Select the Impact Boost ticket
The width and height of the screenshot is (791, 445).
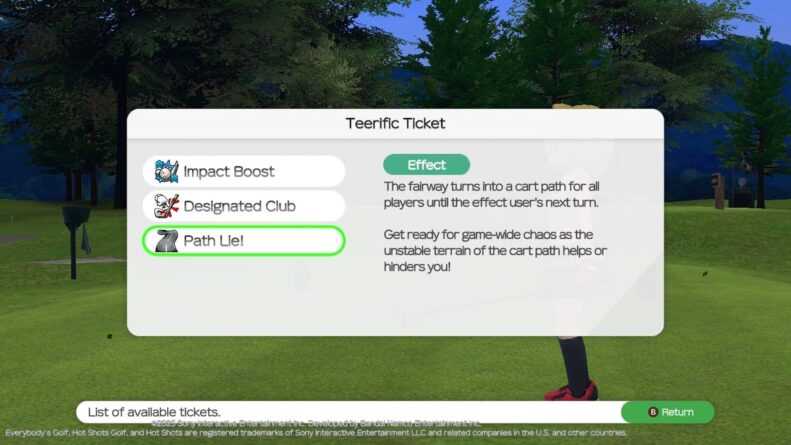tap(244, 171)
